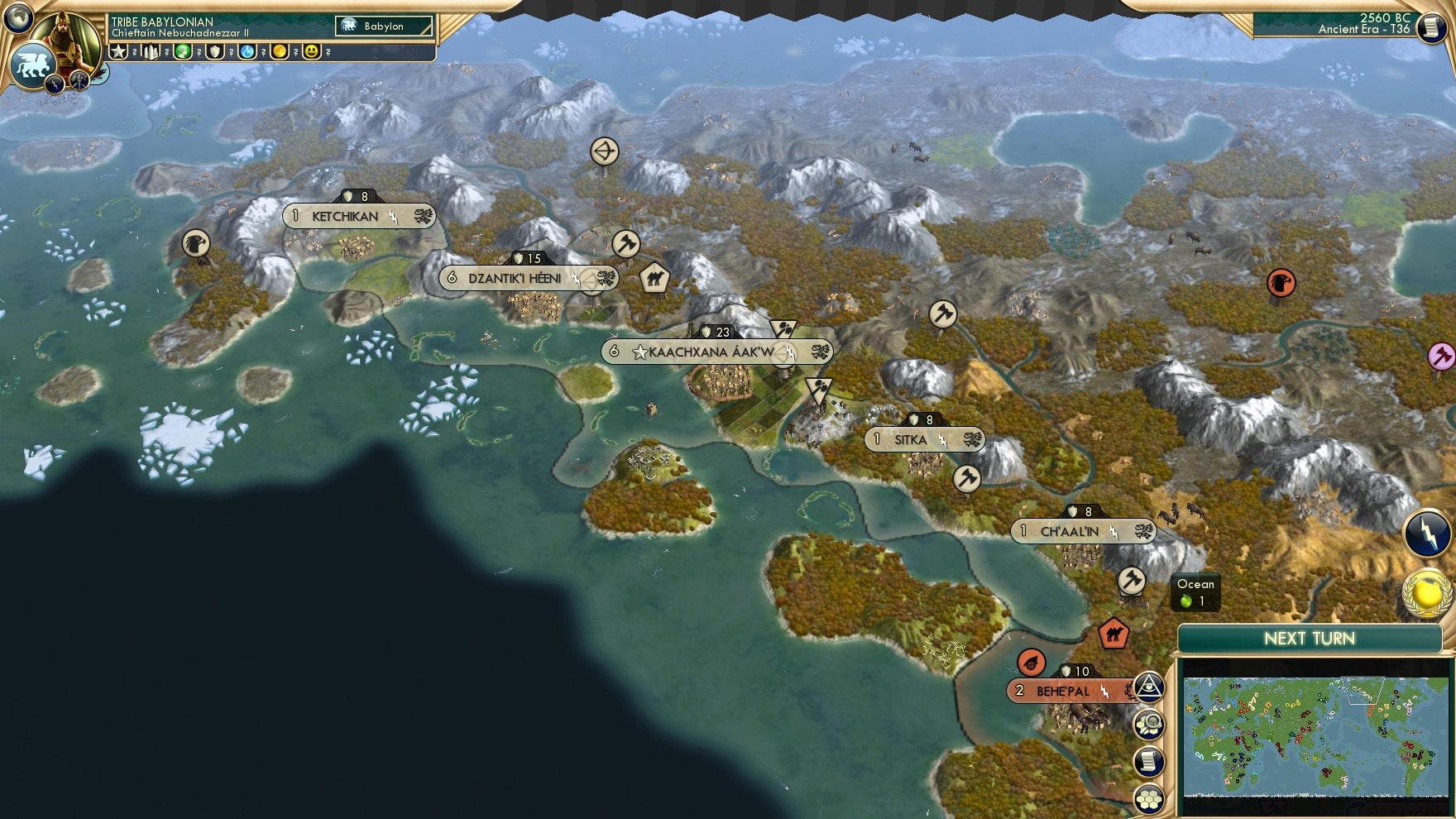Screen dimensions: 1456x819
Task: Open the Babylon civilization dropdown
Action: point(382,26)
